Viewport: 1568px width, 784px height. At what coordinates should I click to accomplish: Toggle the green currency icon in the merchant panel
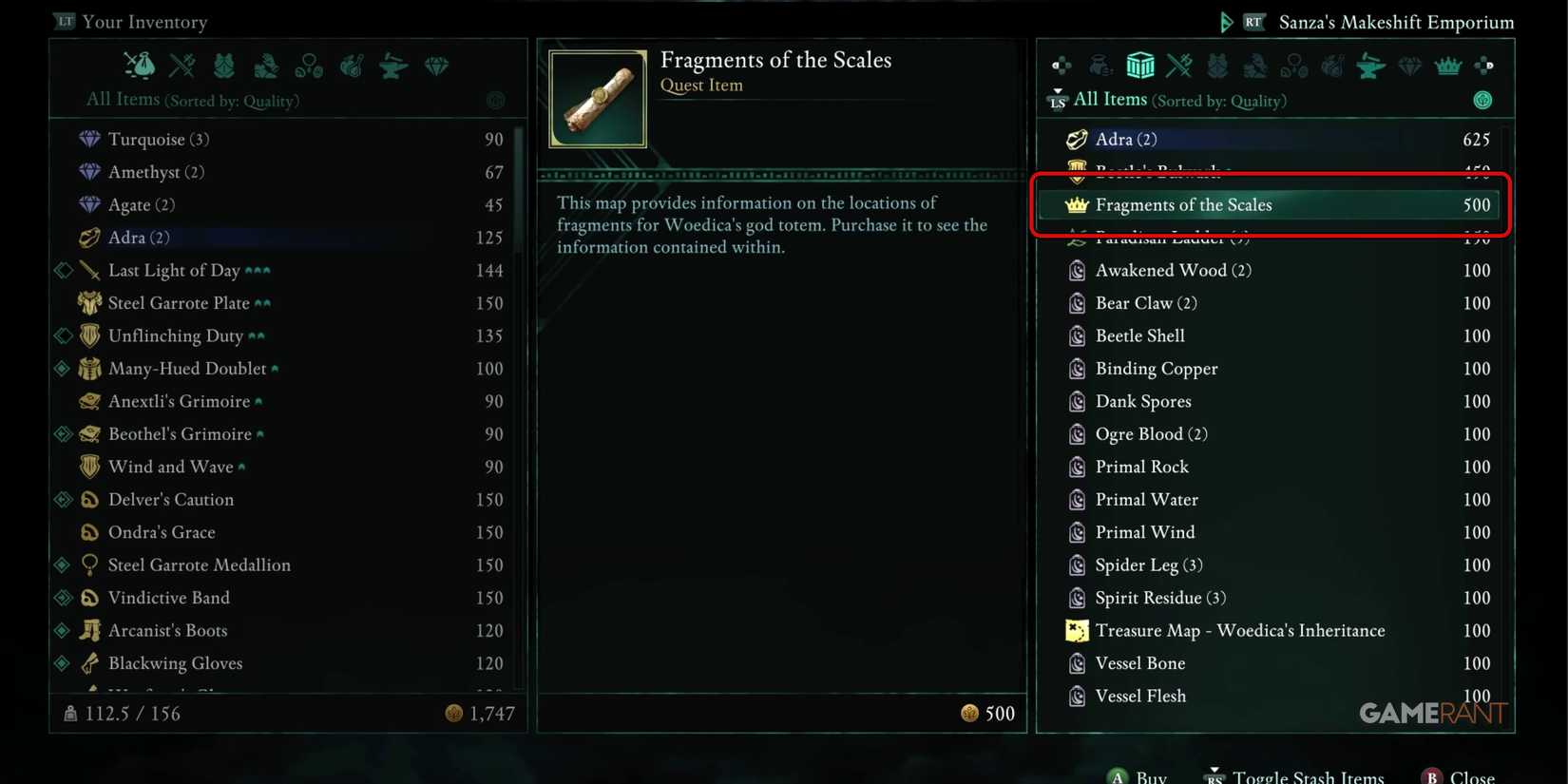(x=1483, y=100)
